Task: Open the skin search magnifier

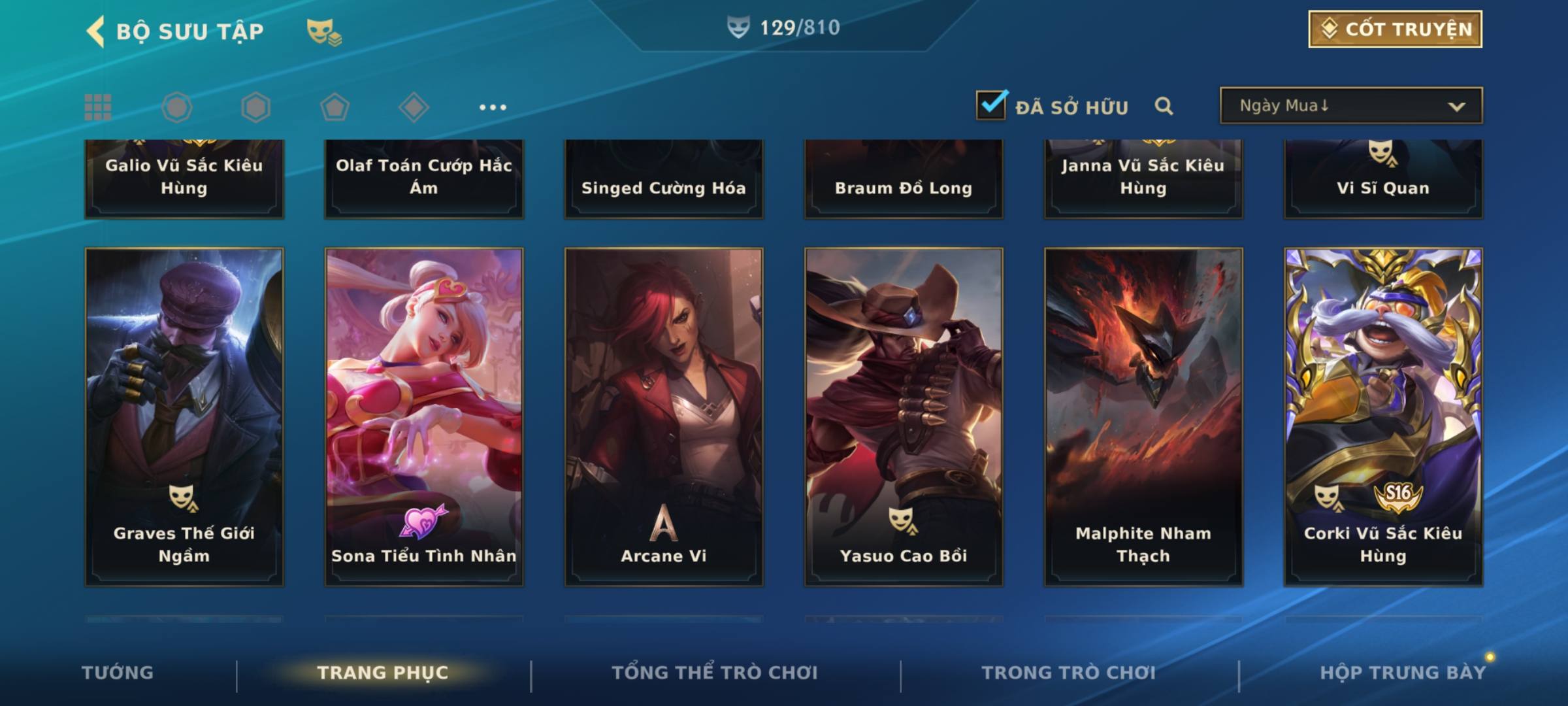Action: coord(1164,106)
